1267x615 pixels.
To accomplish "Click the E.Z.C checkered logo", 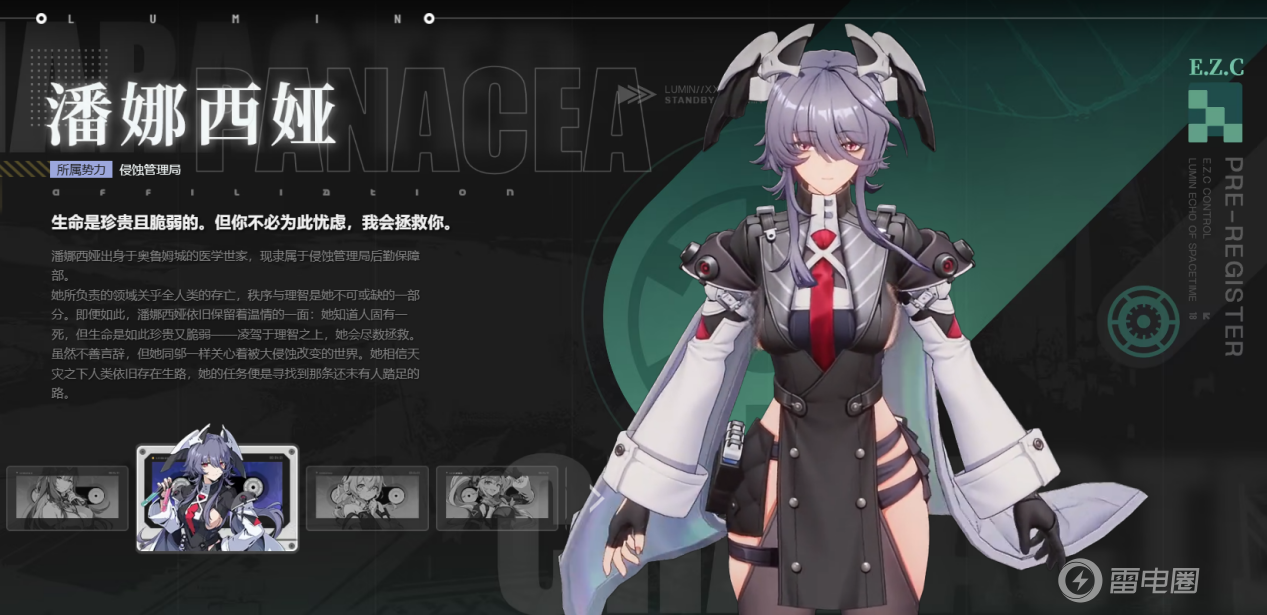I will (1215, 113).
